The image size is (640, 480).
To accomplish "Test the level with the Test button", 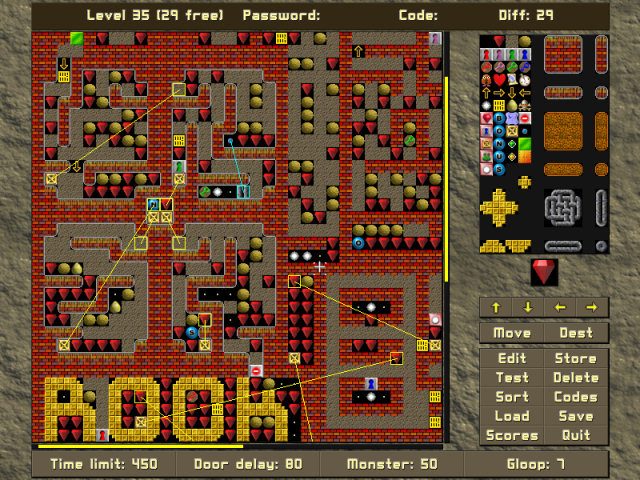I will pyautogui.click(x=512, y=378).
